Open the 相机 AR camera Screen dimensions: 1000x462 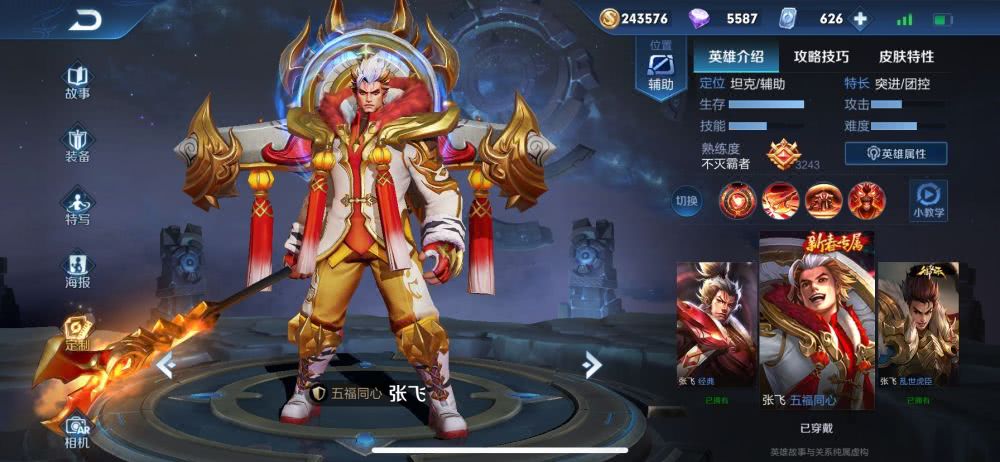(x=77, y=428)
